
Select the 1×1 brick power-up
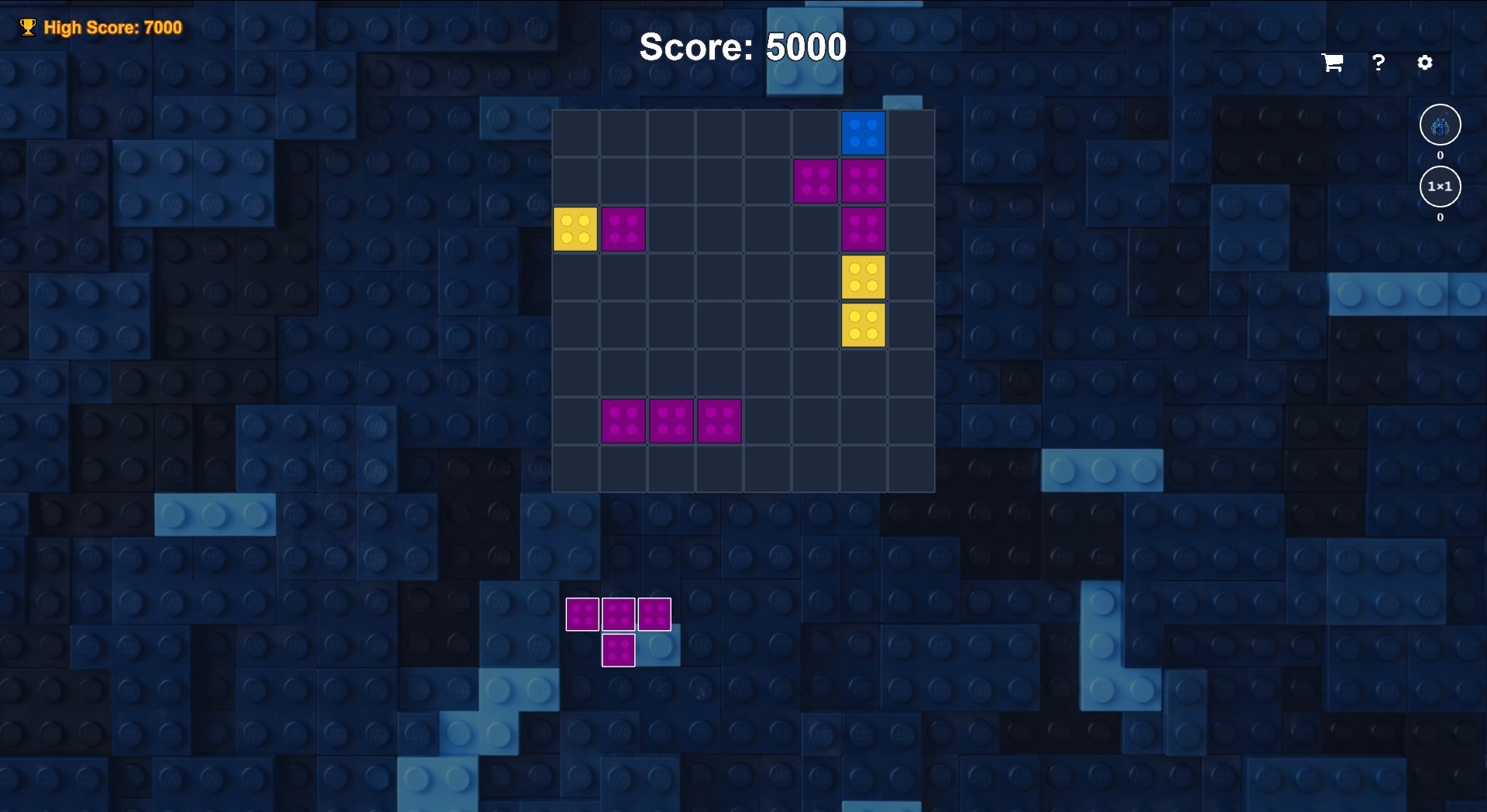[1439, 186]
